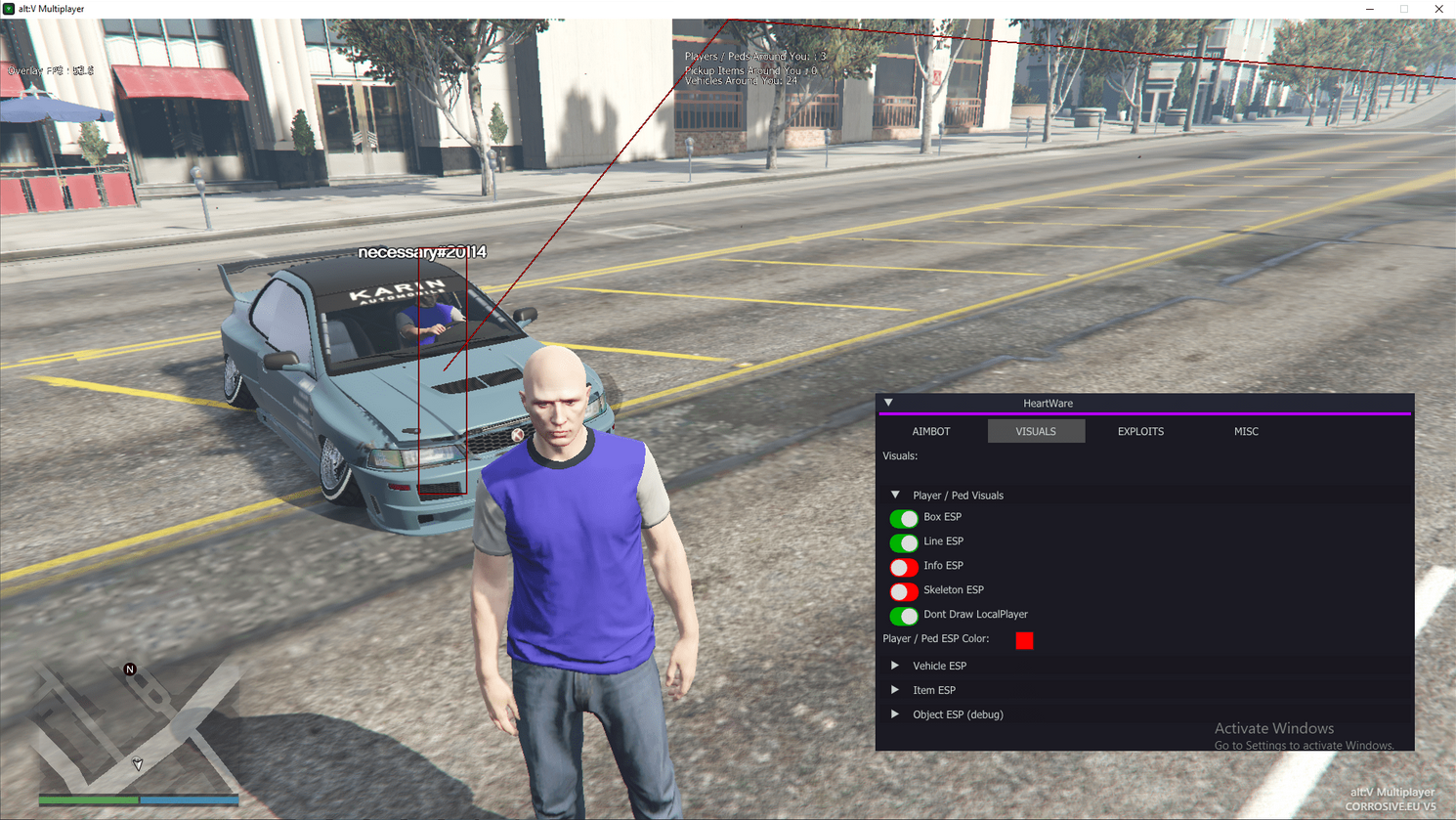Viewport: 1456px width, 820px height.
Task: Expand the Vehicle ESP section
Action: coord(895,666)
